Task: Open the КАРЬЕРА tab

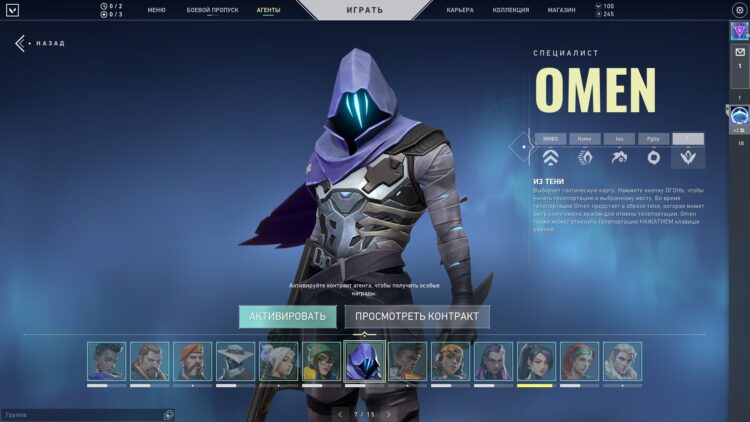Action: coord(460,10)
